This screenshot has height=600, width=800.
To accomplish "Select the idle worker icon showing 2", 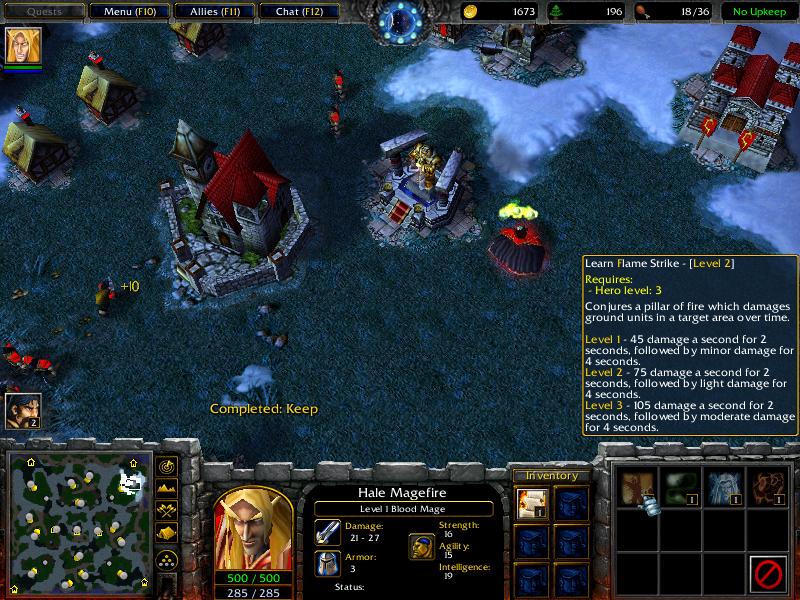I will 22,410.
